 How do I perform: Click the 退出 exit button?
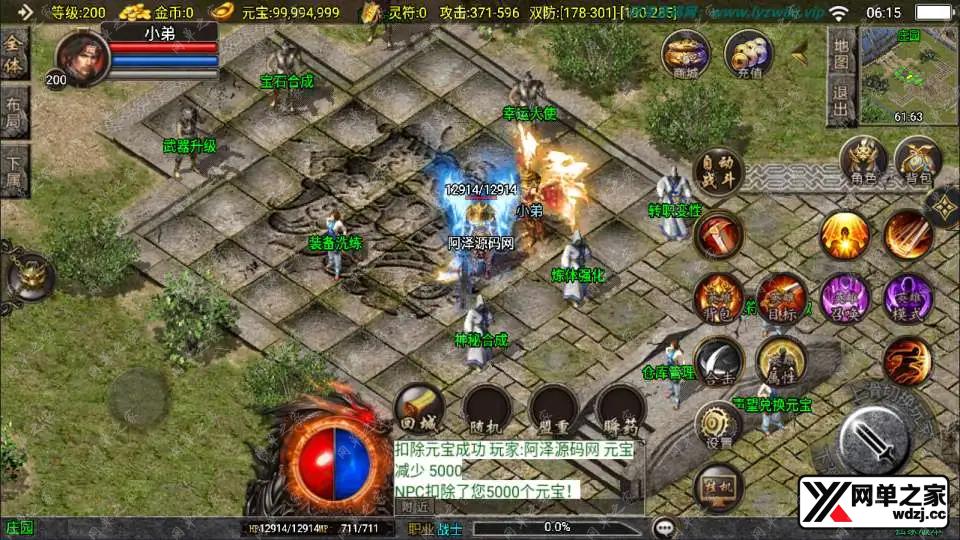(841, 101)
